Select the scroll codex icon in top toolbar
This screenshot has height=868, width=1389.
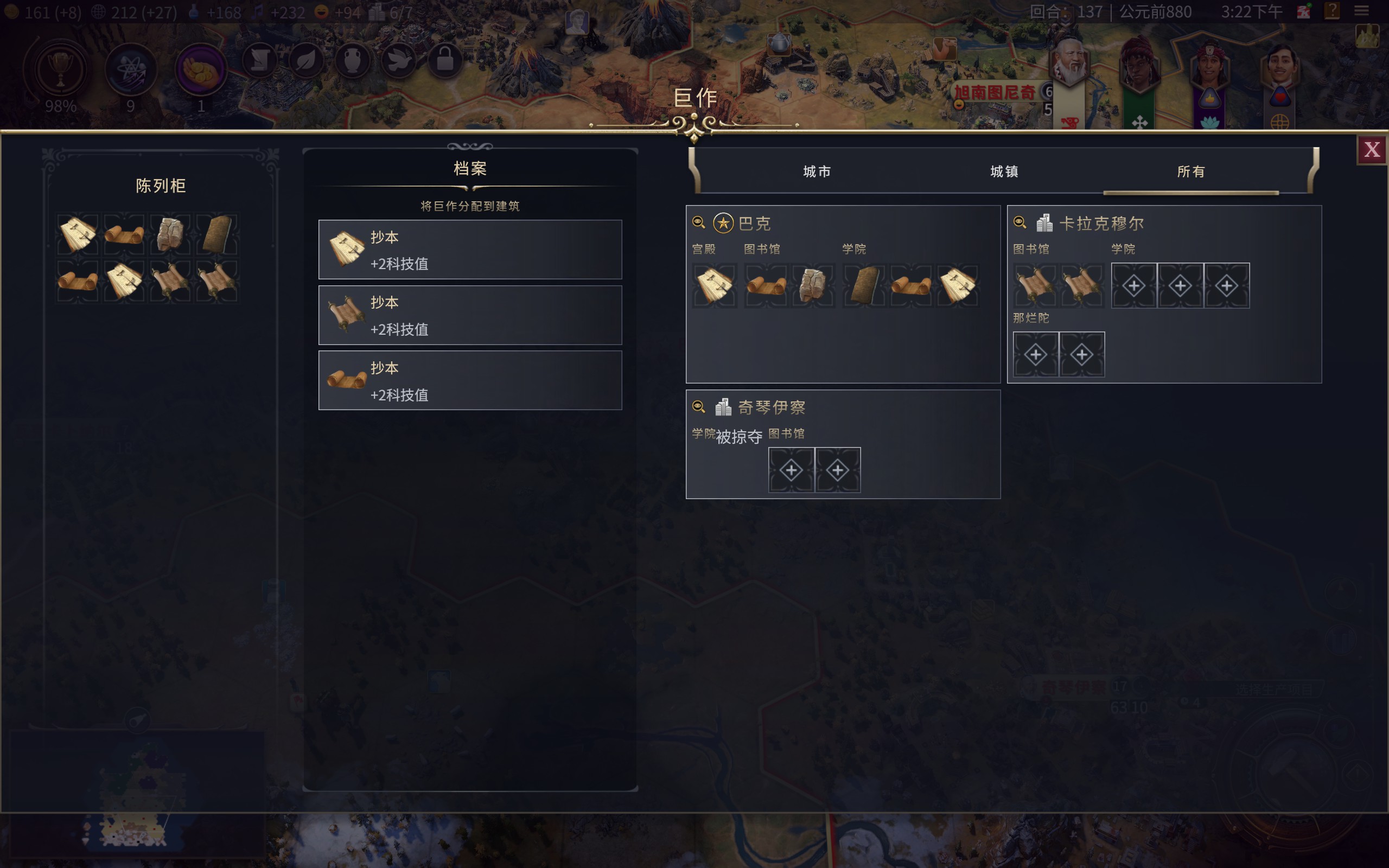tap(260, 60)
